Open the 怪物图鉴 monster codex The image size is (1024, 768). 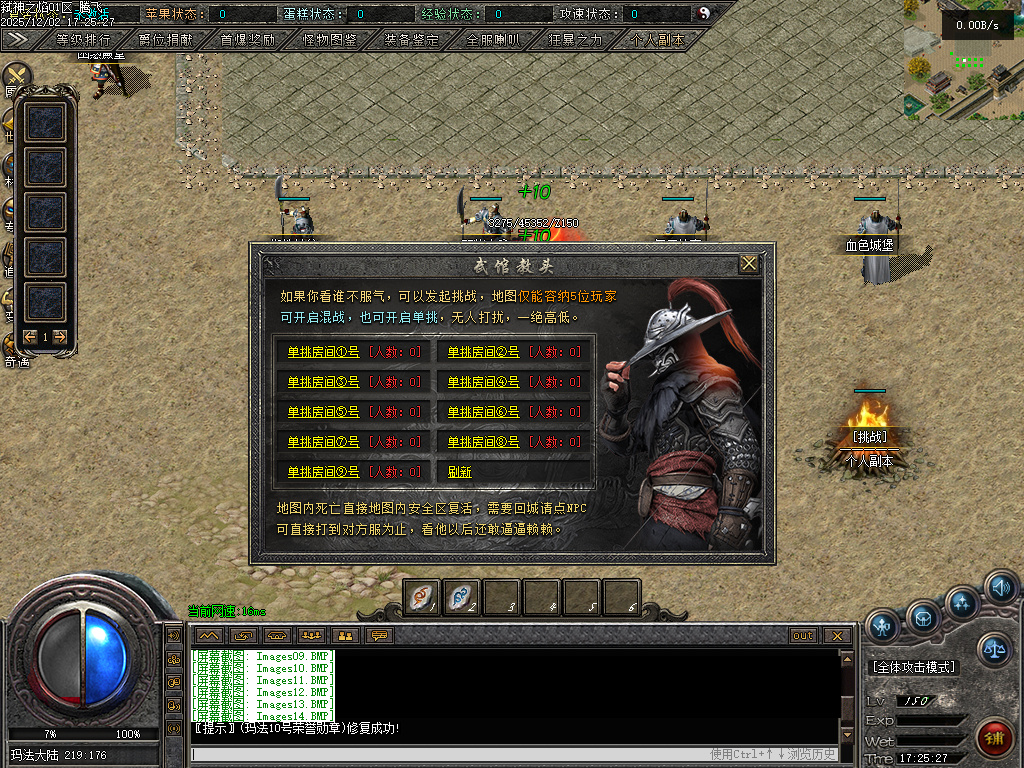[x=330, y=40]
